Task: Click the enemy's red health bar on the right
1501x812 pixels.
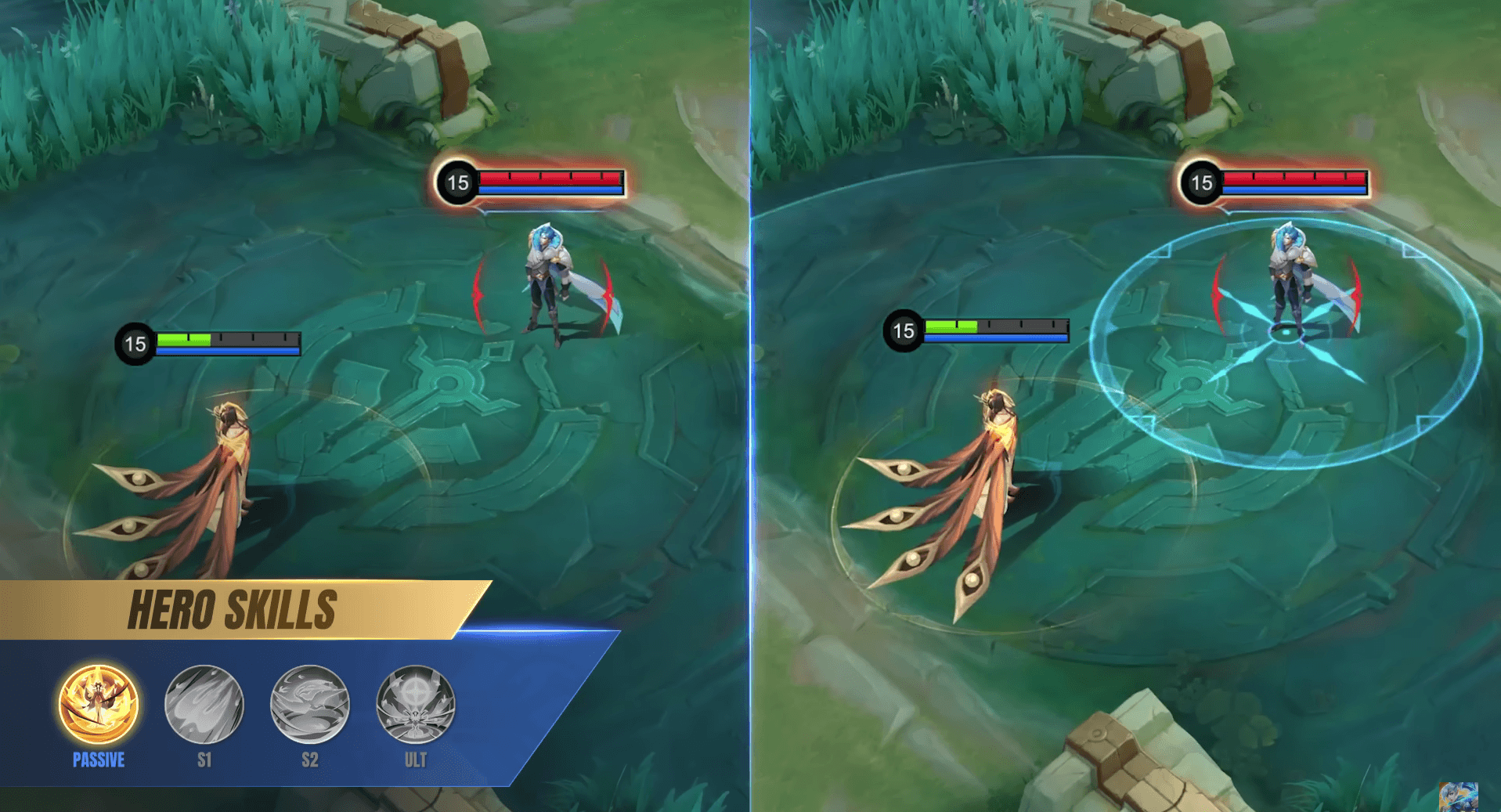Action: (x=1292, y=178)
